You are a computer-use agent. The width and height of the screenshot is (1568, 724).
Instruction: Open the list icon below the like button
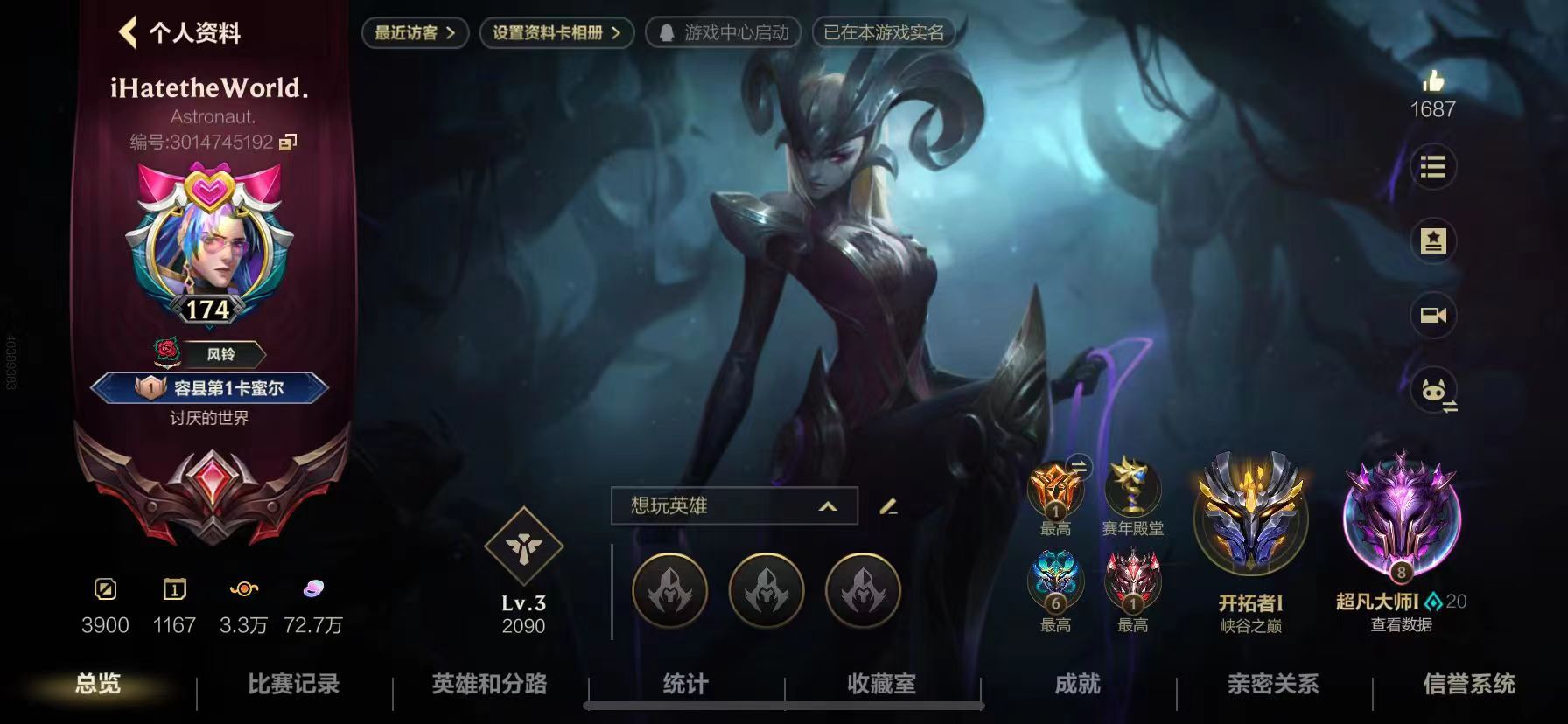(x=1433, y=169)
